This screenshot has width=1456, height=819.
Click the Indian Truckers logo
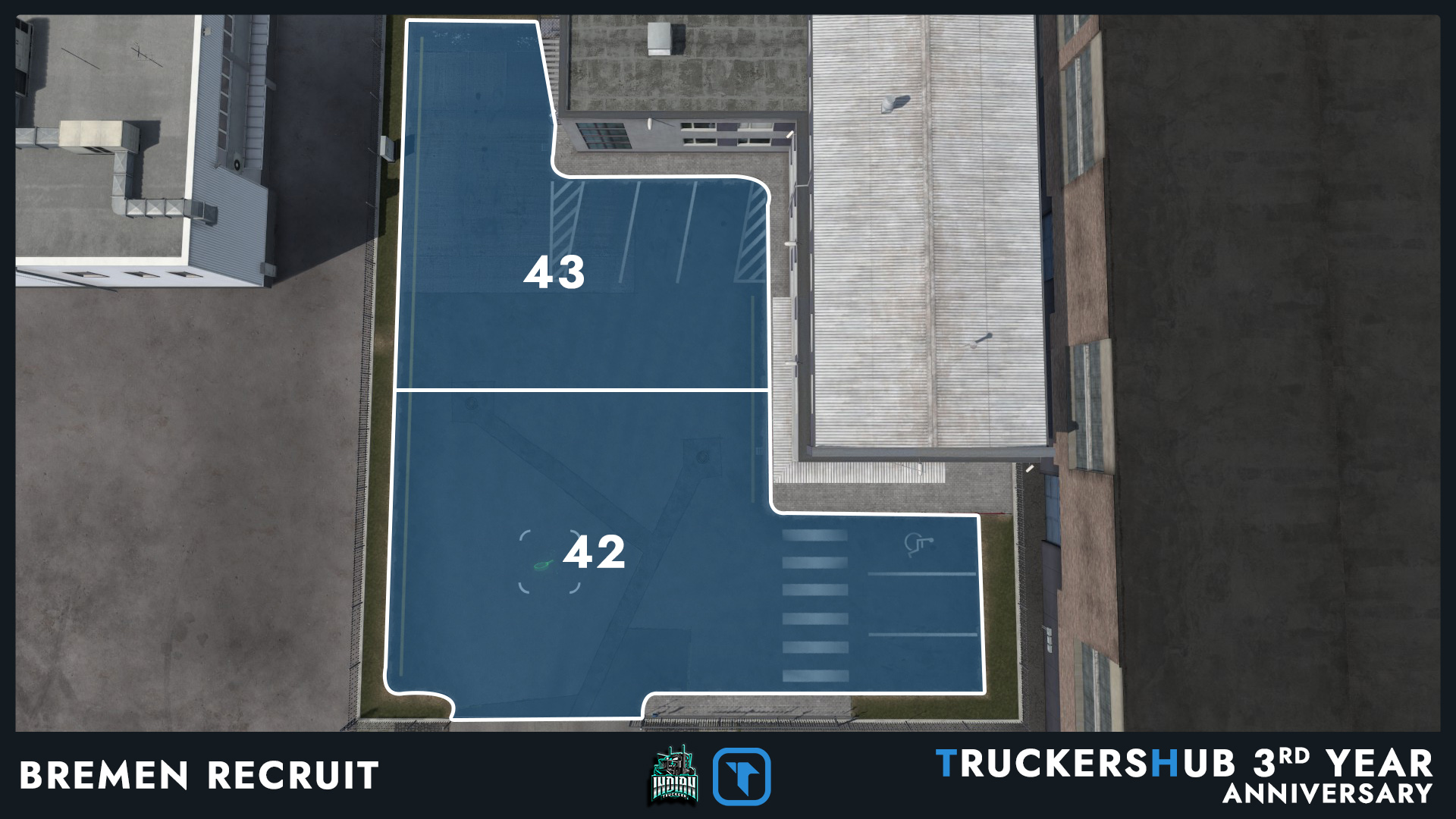(x=674, y=776)
